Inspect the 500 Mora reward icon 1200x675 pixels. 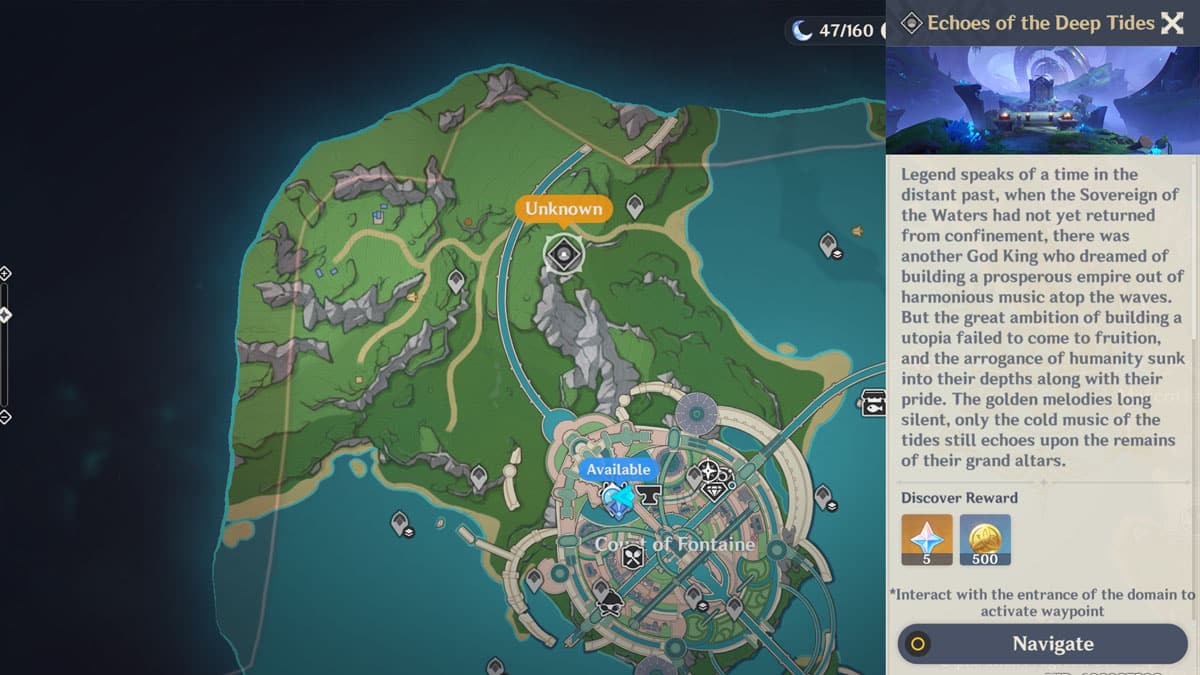(x=985, y=540)
